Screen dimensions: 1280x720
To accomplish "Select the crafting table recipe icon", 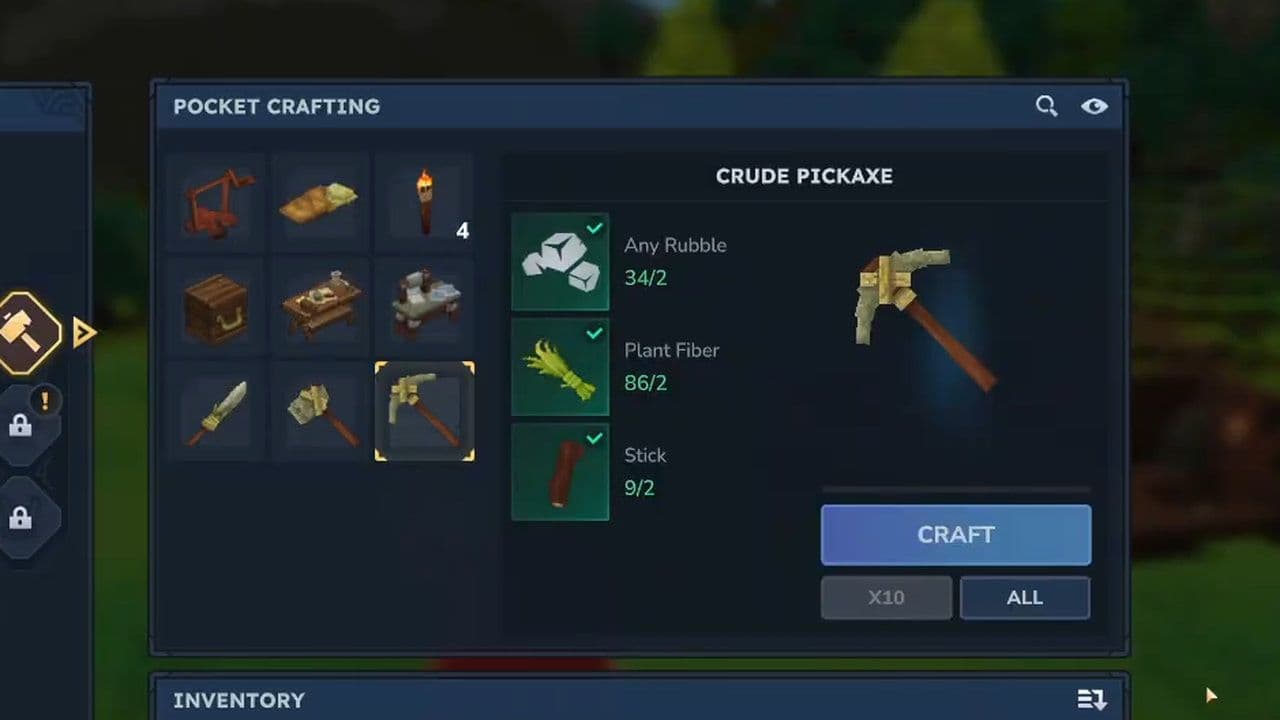I will [x=320, y=305].
